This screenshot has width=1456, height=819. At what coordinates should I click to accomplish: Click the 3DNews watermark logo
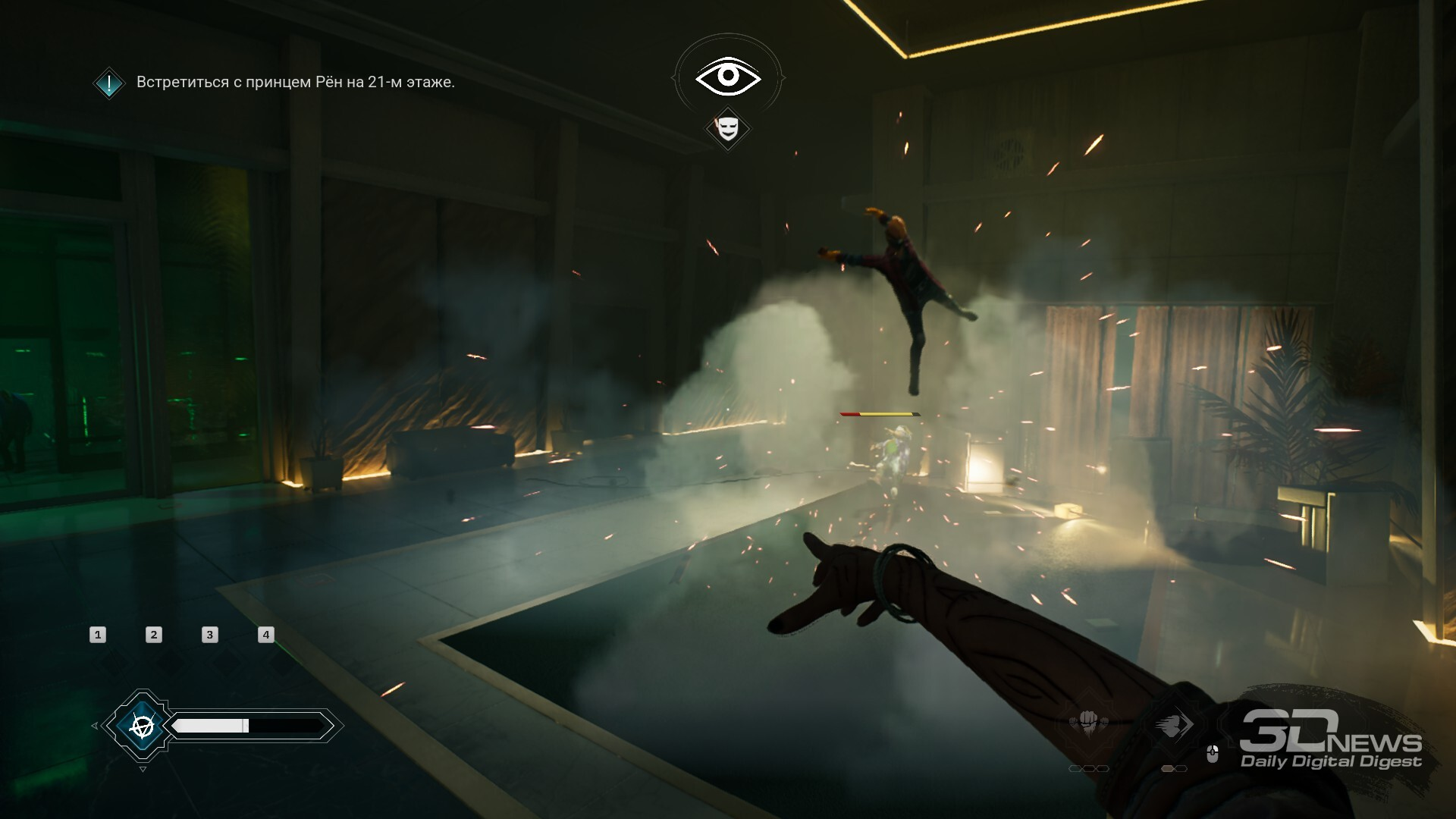tap(1331, 739)
